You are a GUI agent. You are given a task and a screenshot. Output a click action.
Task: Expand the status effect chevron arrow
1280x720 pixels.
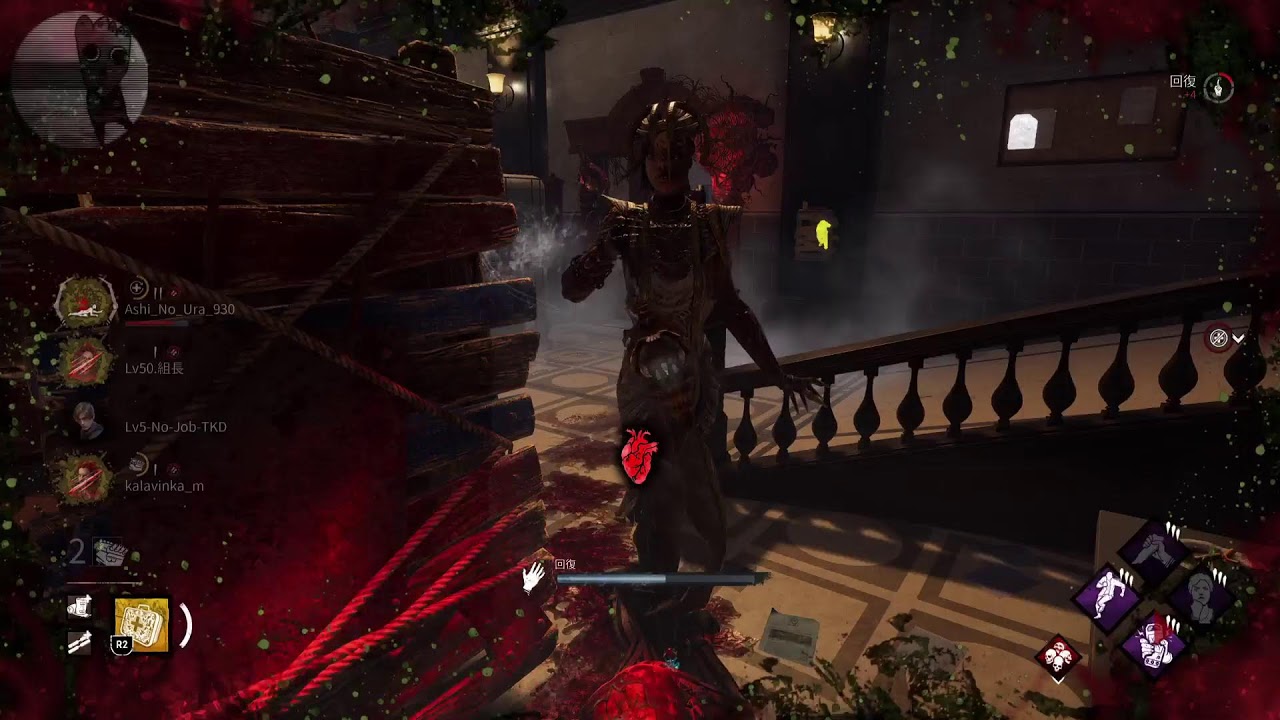[1238, 339]
